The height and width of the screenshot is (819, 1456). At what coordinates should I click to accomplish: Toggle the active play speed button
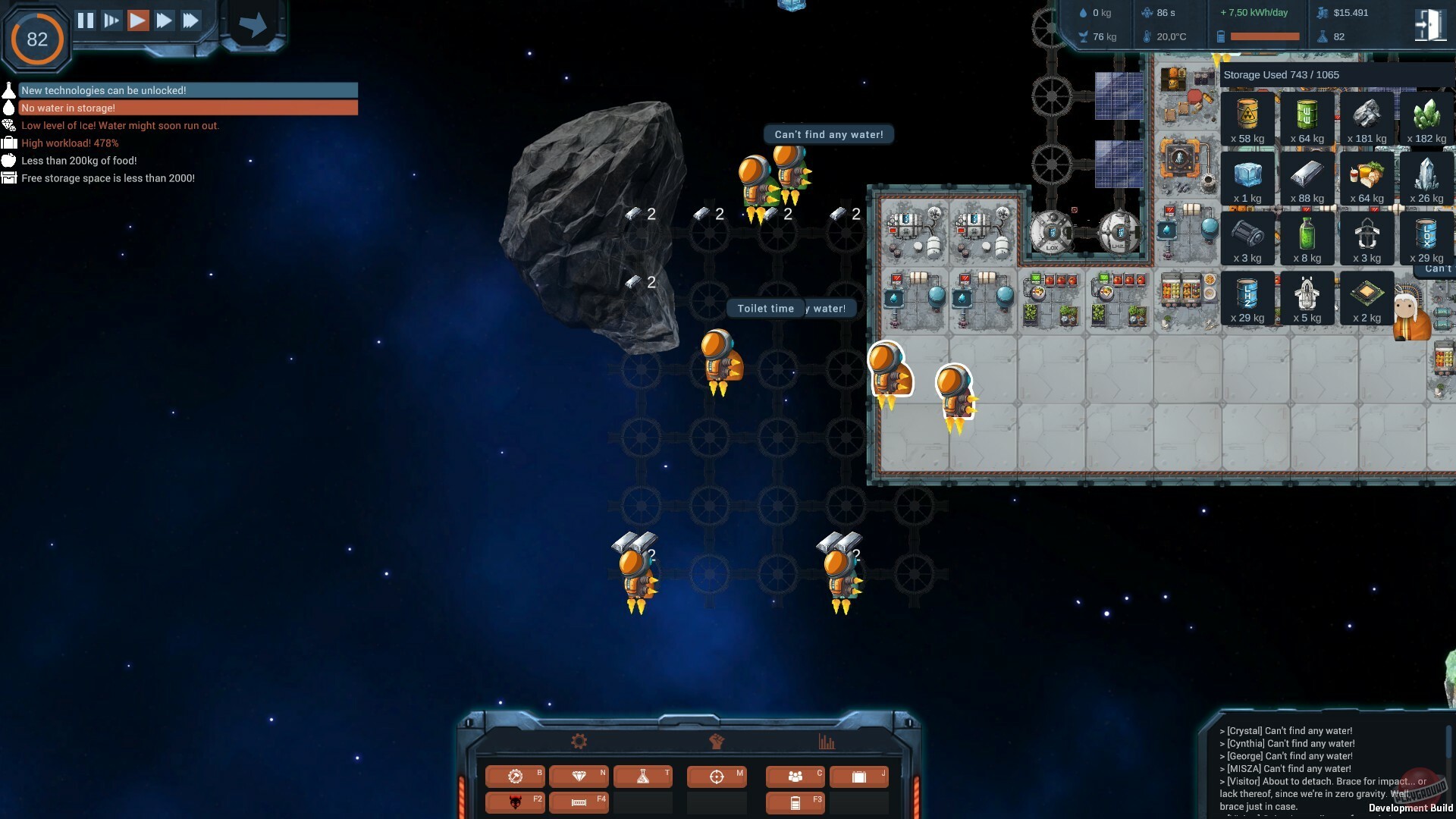click(138, 20)
